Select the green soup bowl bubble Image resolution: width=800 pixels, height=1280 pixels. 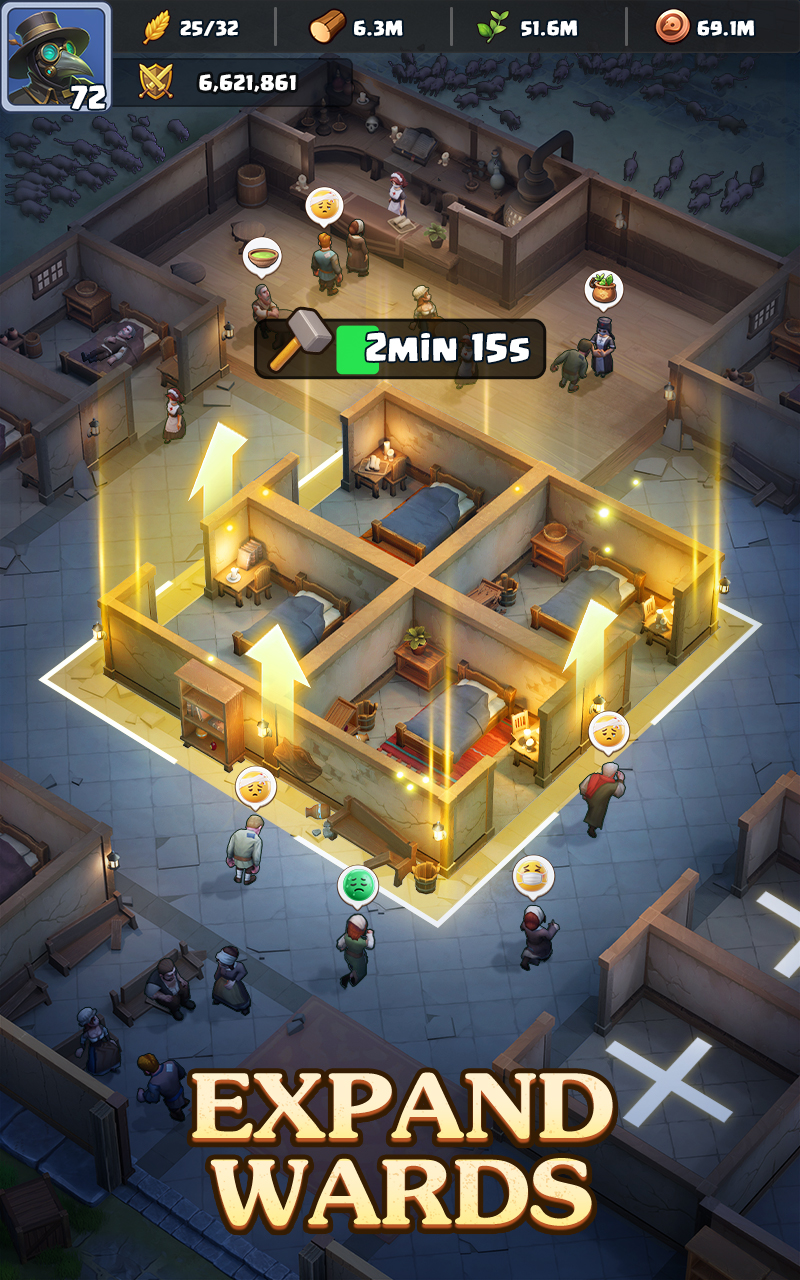[x=262, y=256]
